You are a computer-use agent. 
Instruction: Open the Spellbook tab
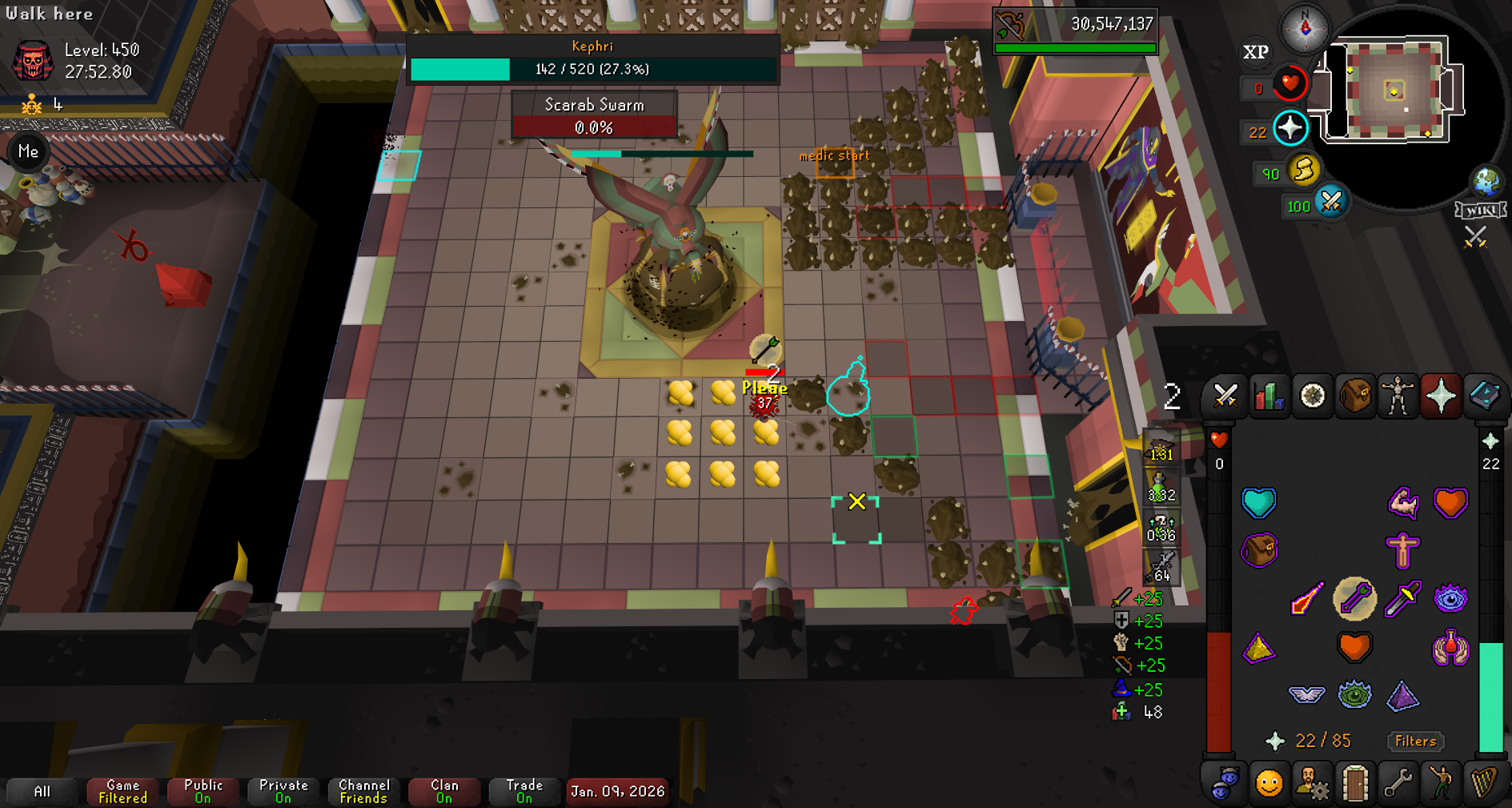(1484, 396)
